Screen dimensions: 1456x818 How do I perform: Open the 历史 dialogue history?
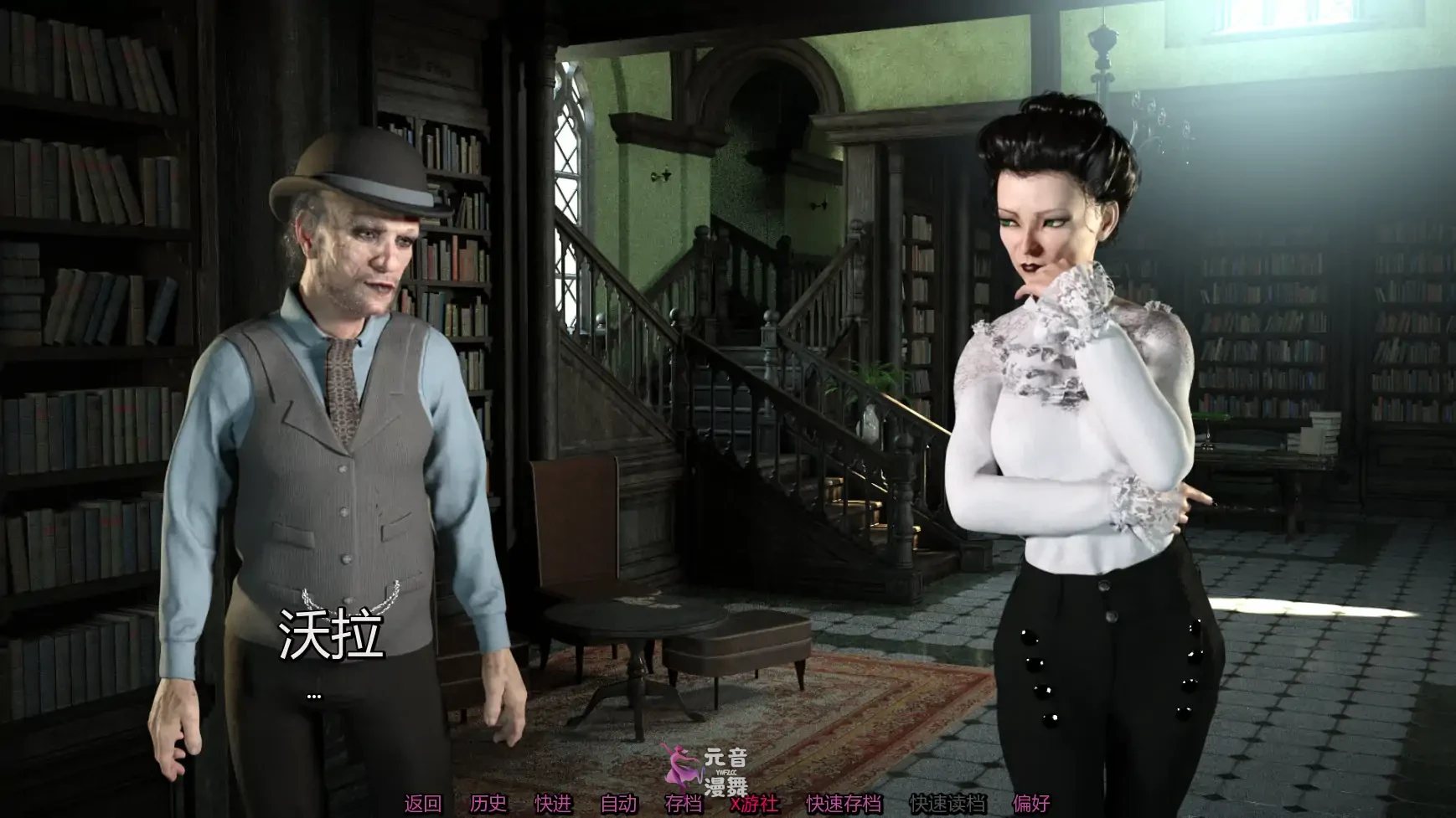click(x=488, y=804)
